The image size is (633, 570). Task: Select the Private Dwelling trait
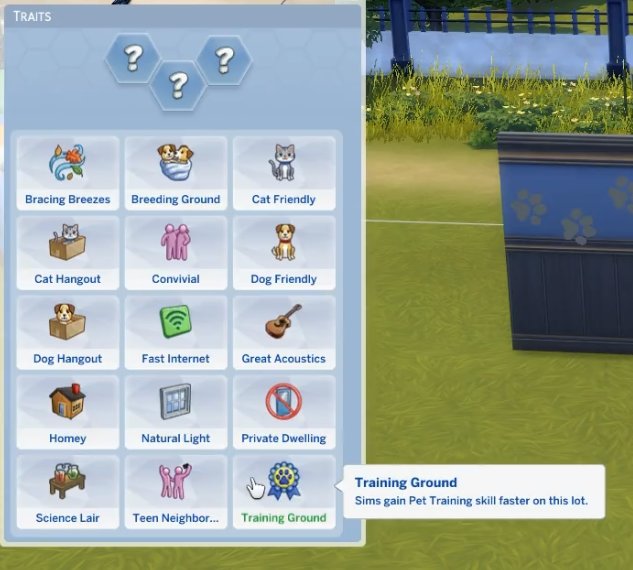pyautogui.click(x=283, y=412)
